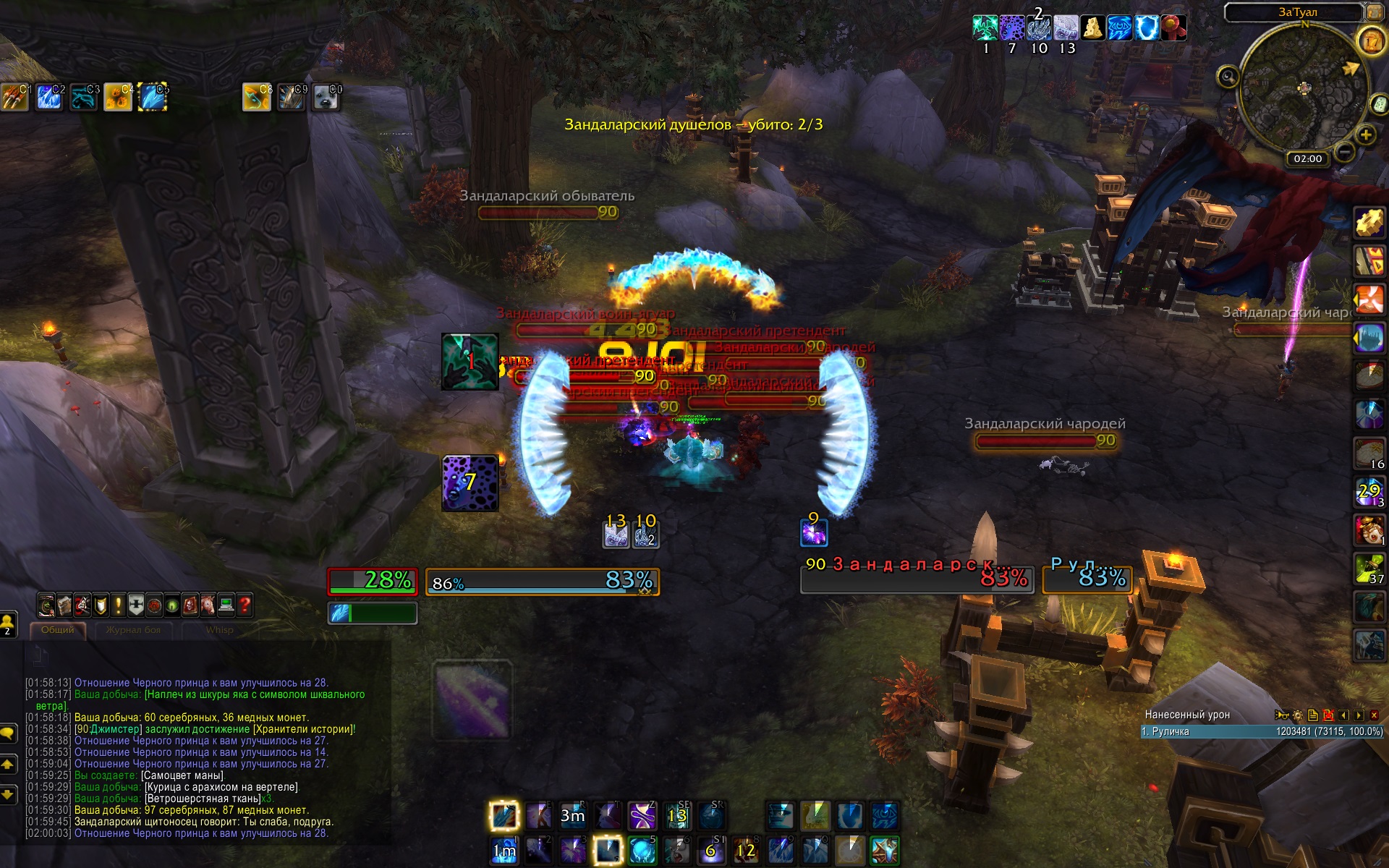Open the horse head mounts micro button
This screenshot has width=1389, height=868.
pyautogui.click(x=208, y=605)
